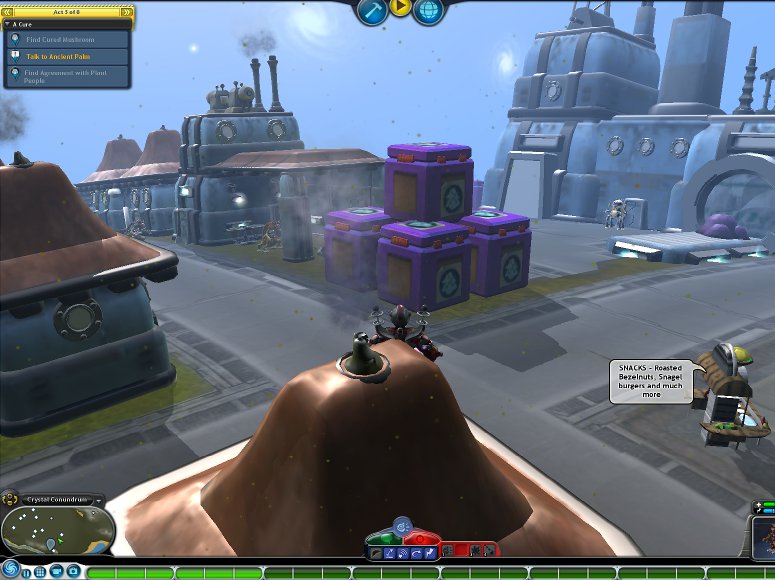
Task: Toggle the video camera recorder
Action: coord(57,572)
